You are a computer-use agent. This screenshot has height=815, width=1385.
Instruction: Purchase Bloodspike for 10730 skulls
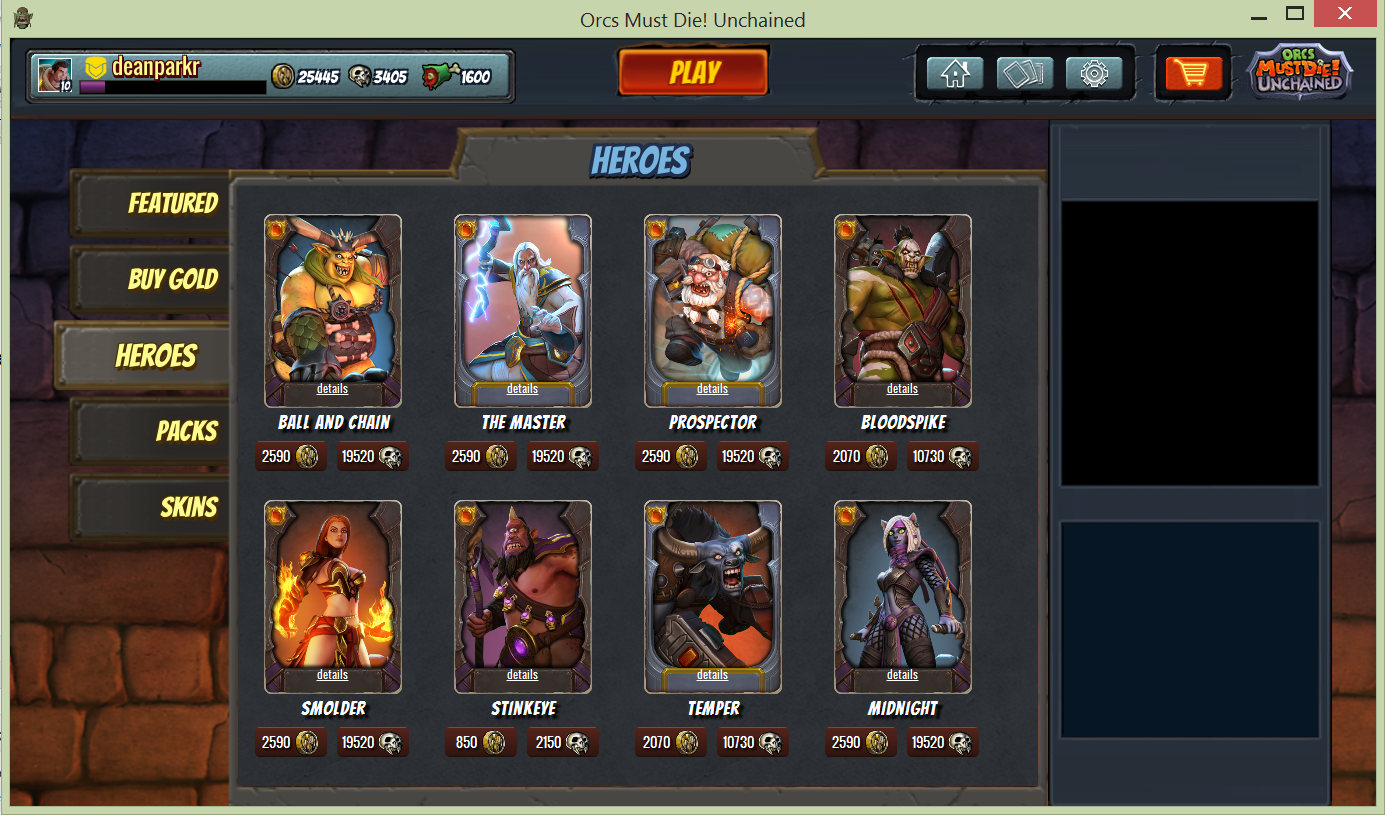[943, 457]
